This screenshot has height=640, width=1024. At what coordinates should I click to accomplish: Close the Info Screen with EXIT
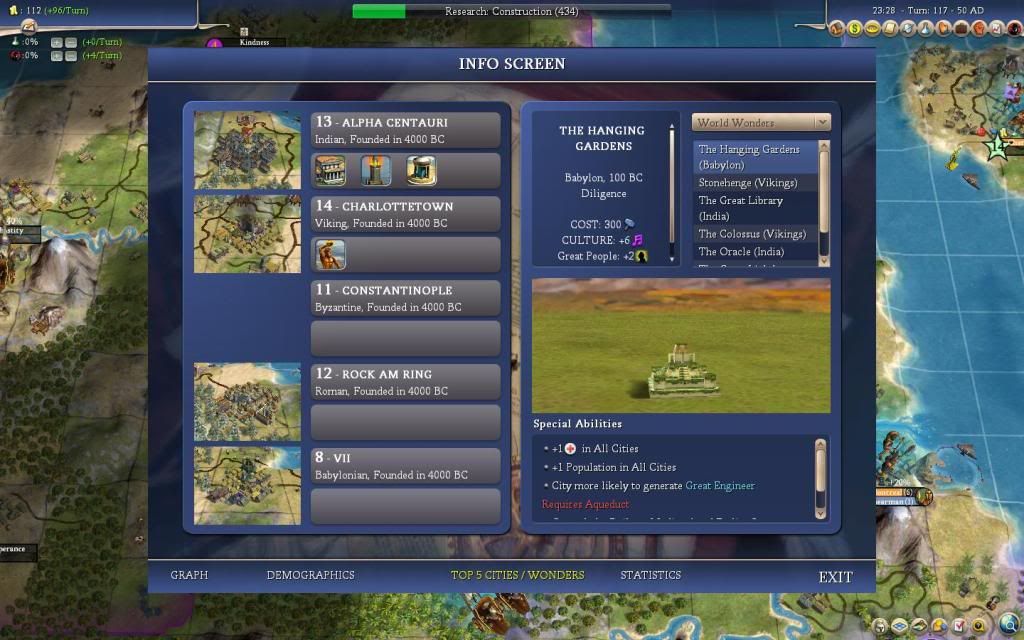(835, 577)
